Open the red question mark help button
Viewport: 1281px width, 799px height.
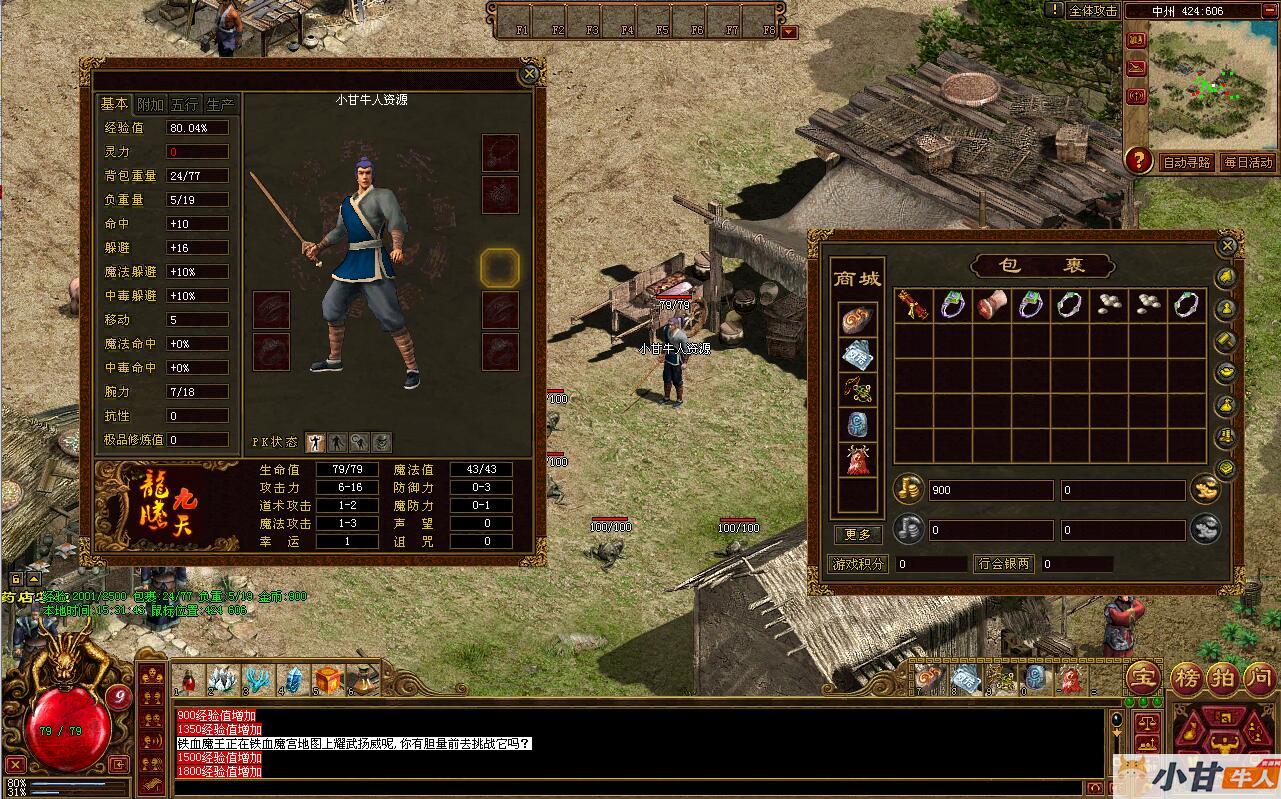pos(1137,160)
